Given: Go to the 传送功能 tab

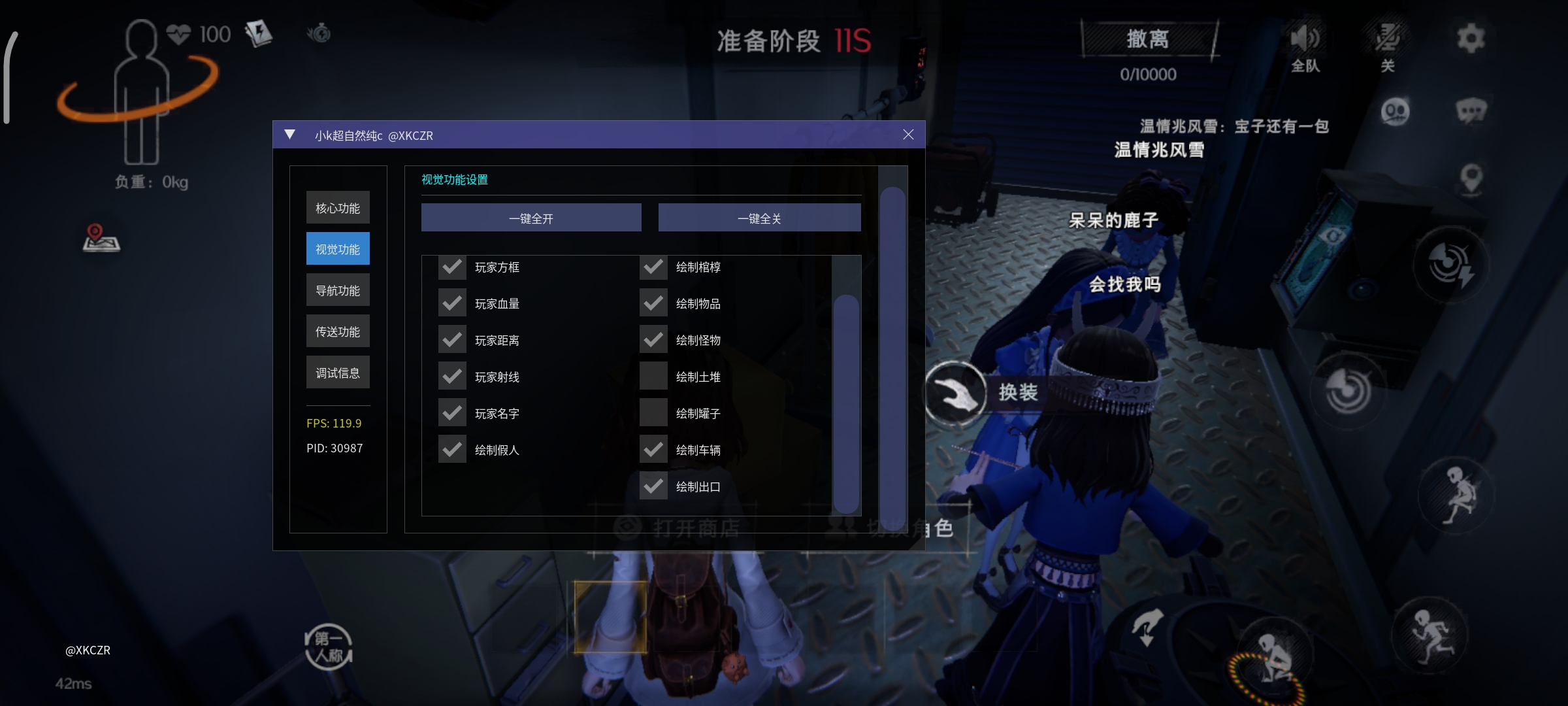Looking at the screenshot, I should coord(338,331).
